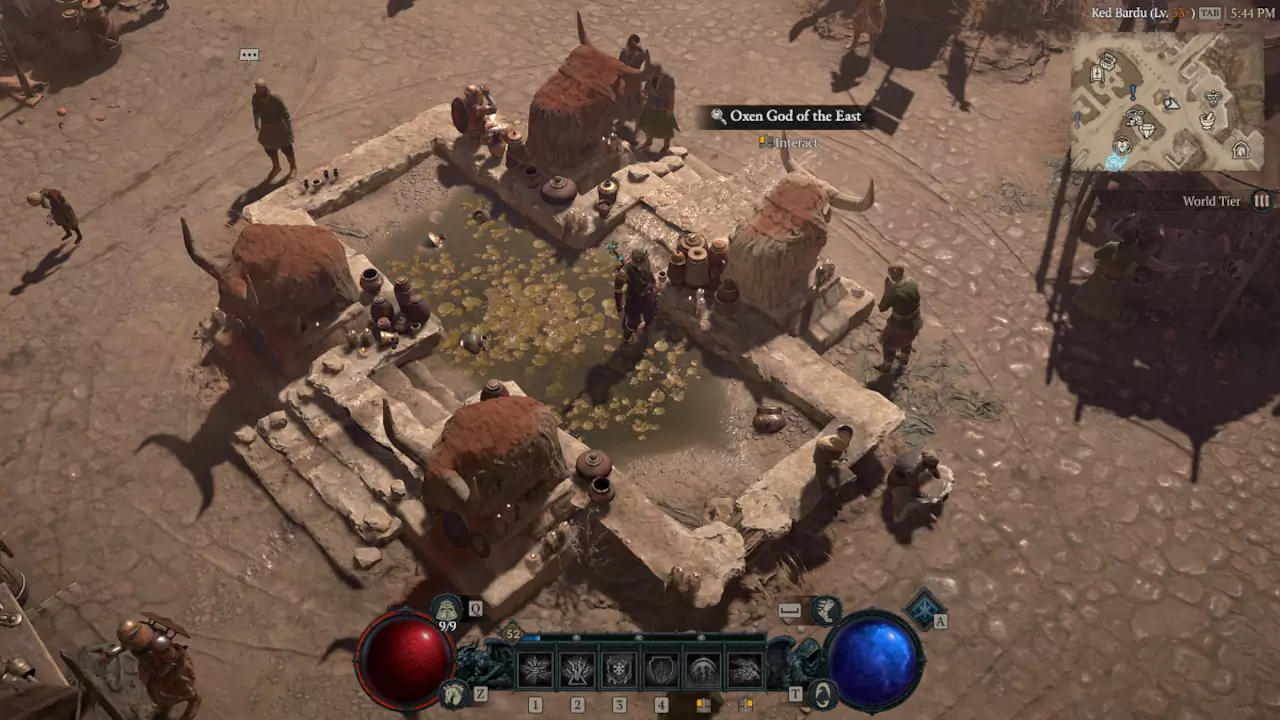The image size is (1280, 720).
Task: Open the minimap of Ked Bardu
Action: [1166, 100]
